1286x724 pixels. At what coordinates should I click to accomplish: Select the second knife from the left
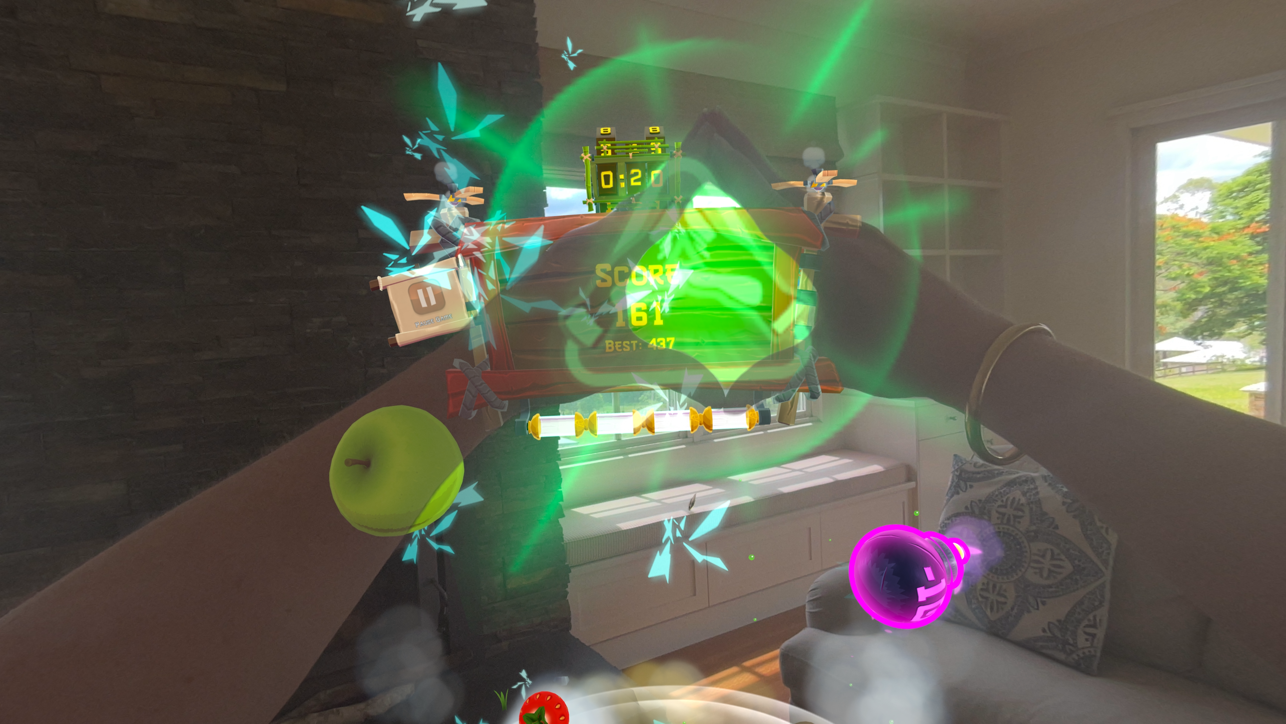585,424
